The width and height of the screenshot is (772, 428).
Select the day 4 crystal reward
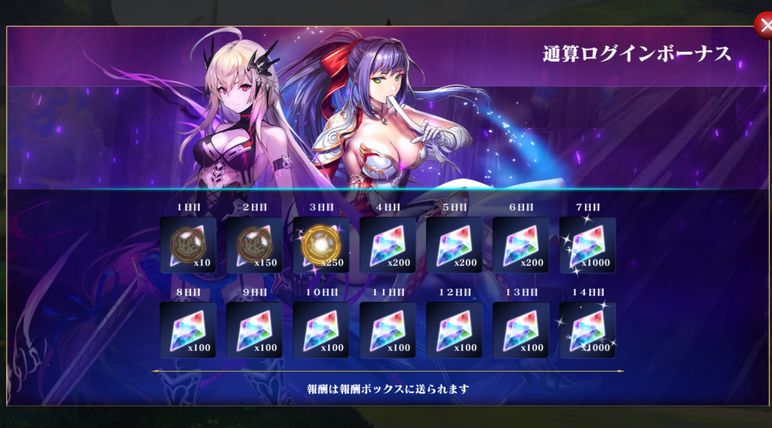click(387, 245)
